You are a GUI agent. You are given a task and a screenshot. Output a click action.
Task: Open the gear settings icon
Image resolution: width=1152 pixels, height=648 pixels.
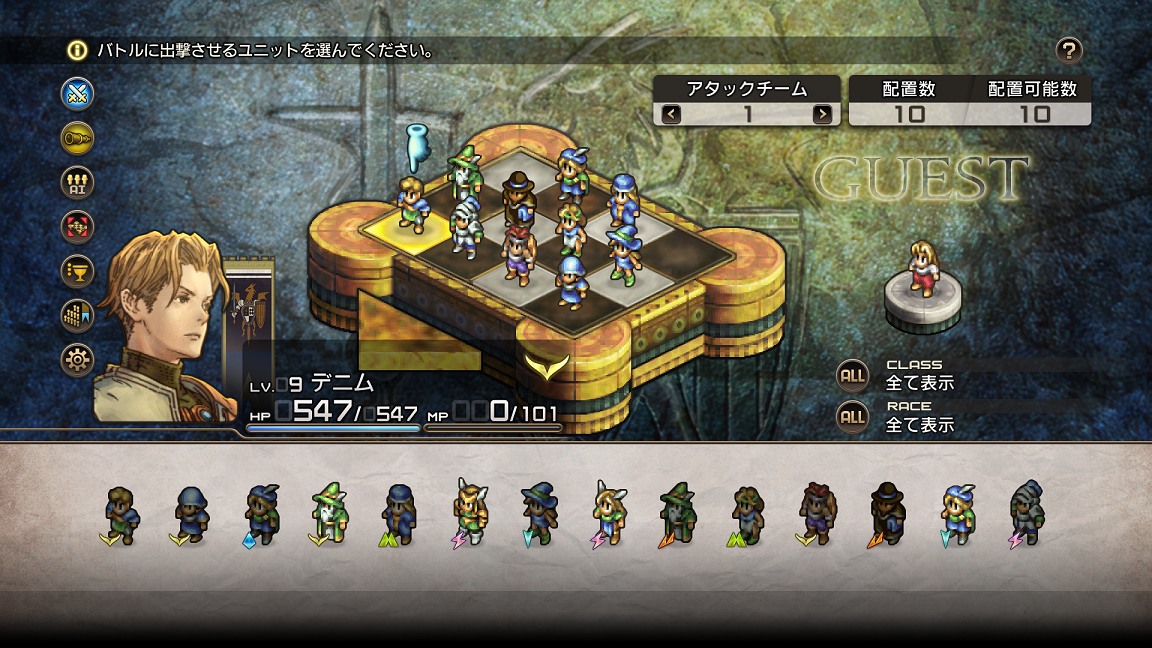tap(77, 358)
